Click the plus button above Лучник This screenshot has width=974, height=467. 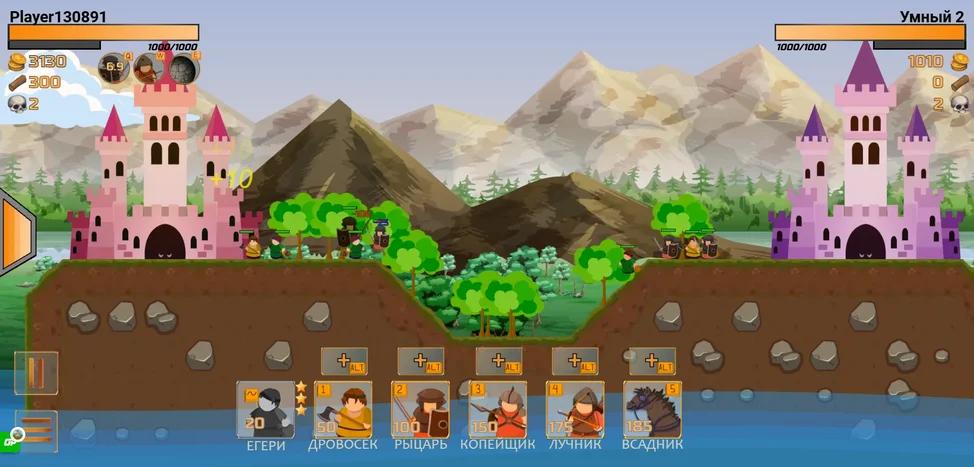[x=575, y=361]
